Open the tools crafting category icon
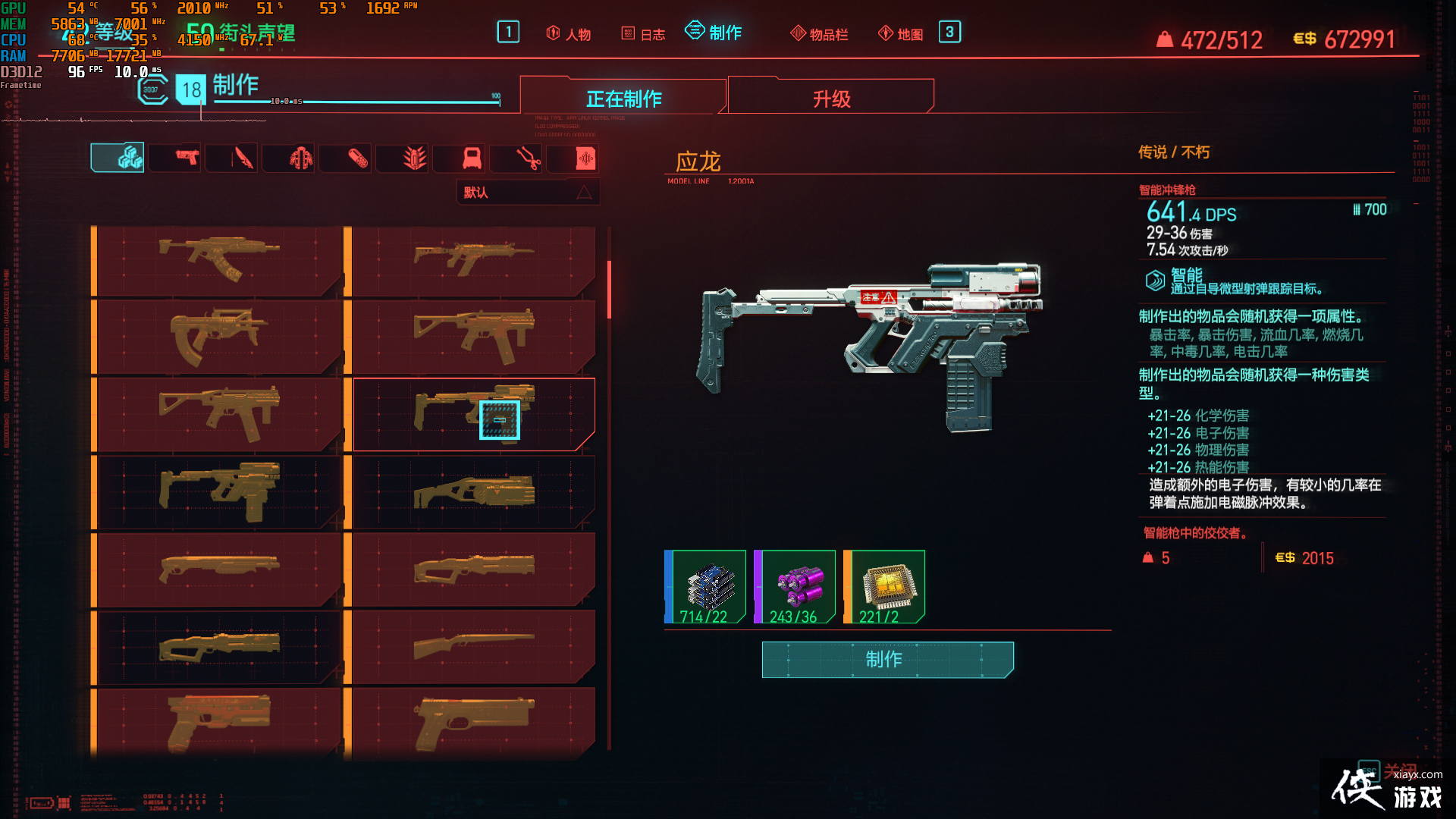 (516, 158)
